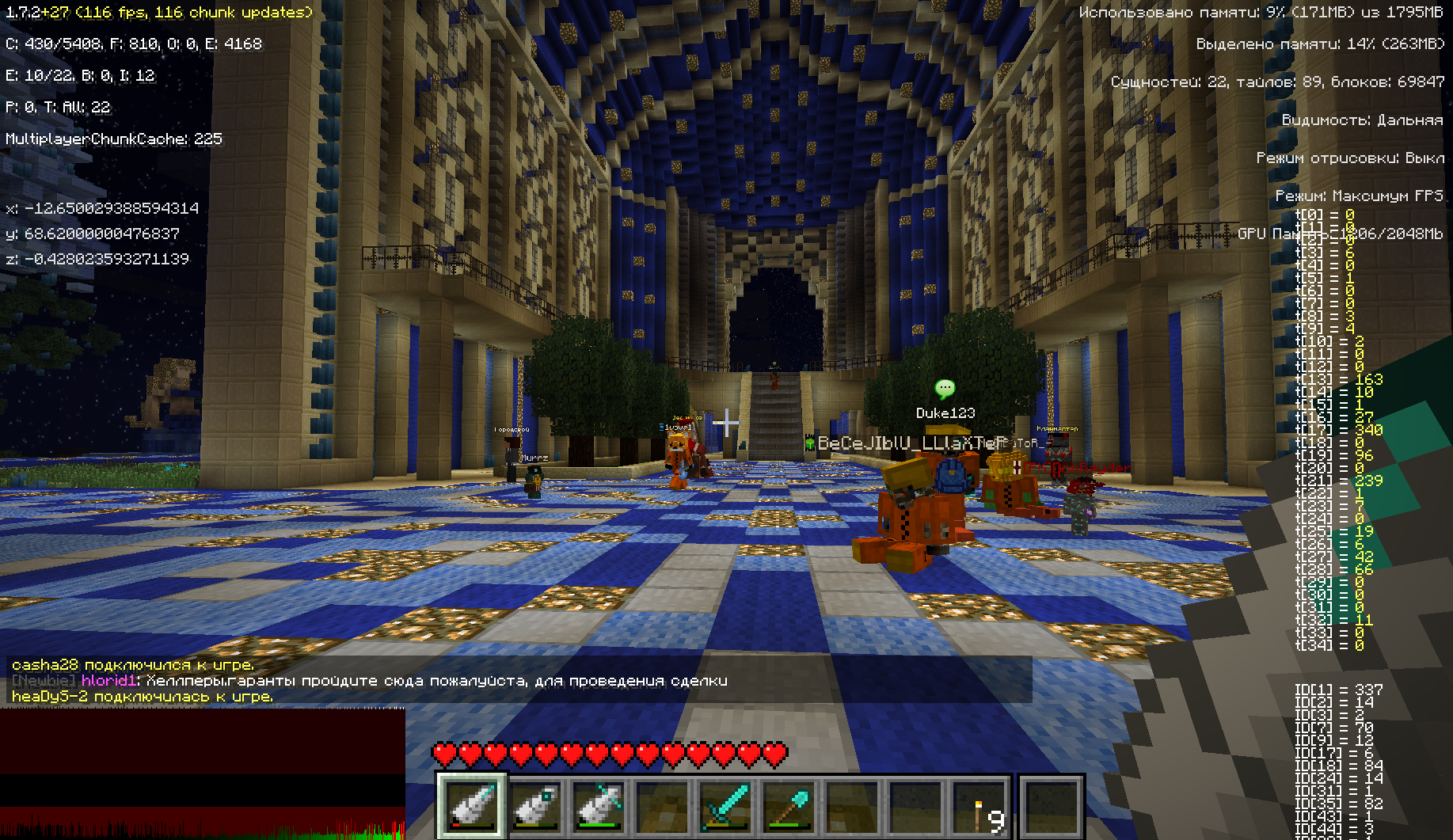
Task: Select the drill with the red durability bar
Action: pyautogui.click(x=473, y=806)
